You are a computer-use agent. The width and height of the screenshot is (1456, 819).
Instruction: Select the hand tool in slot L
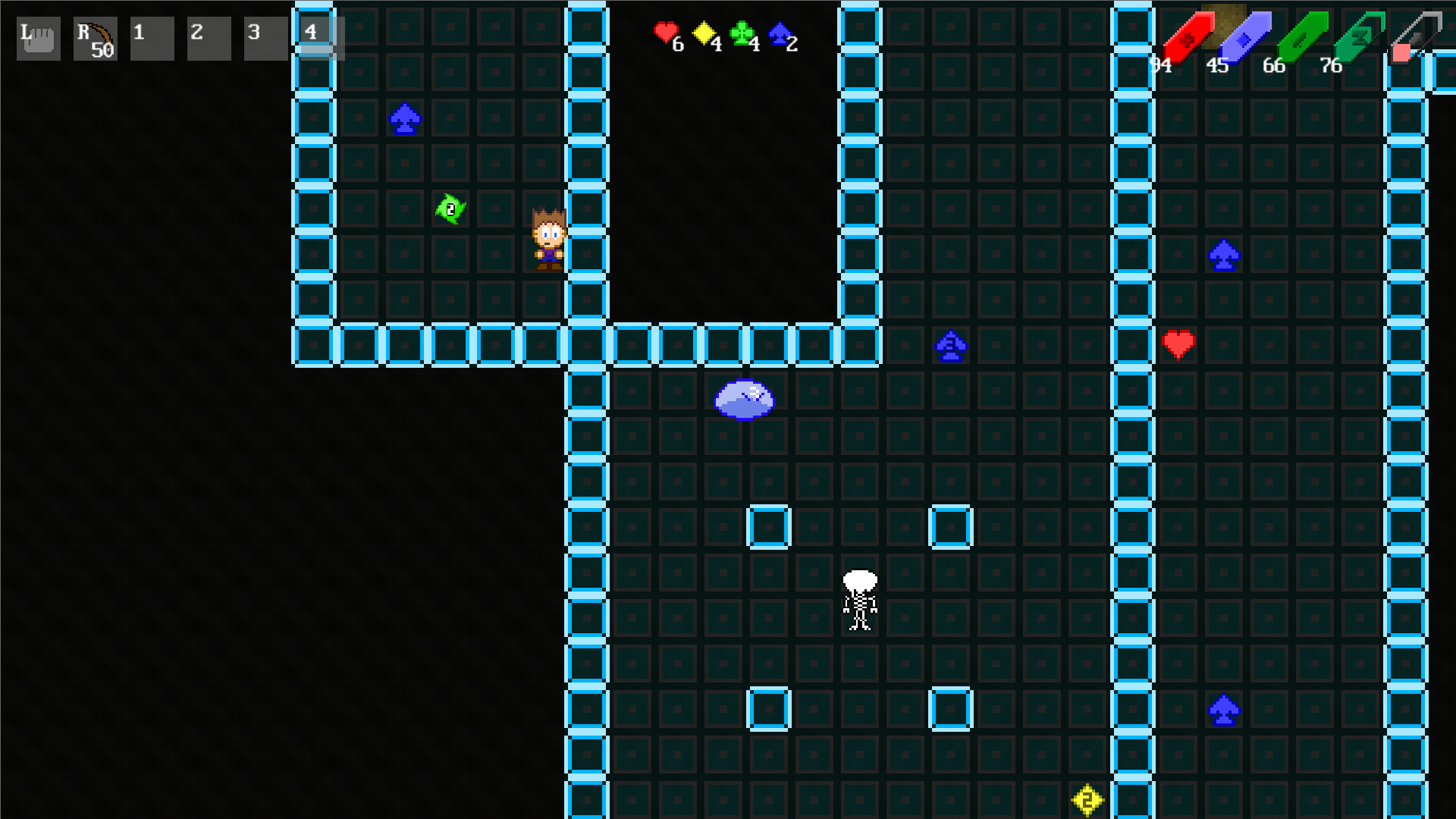click(x=37, y=38)
